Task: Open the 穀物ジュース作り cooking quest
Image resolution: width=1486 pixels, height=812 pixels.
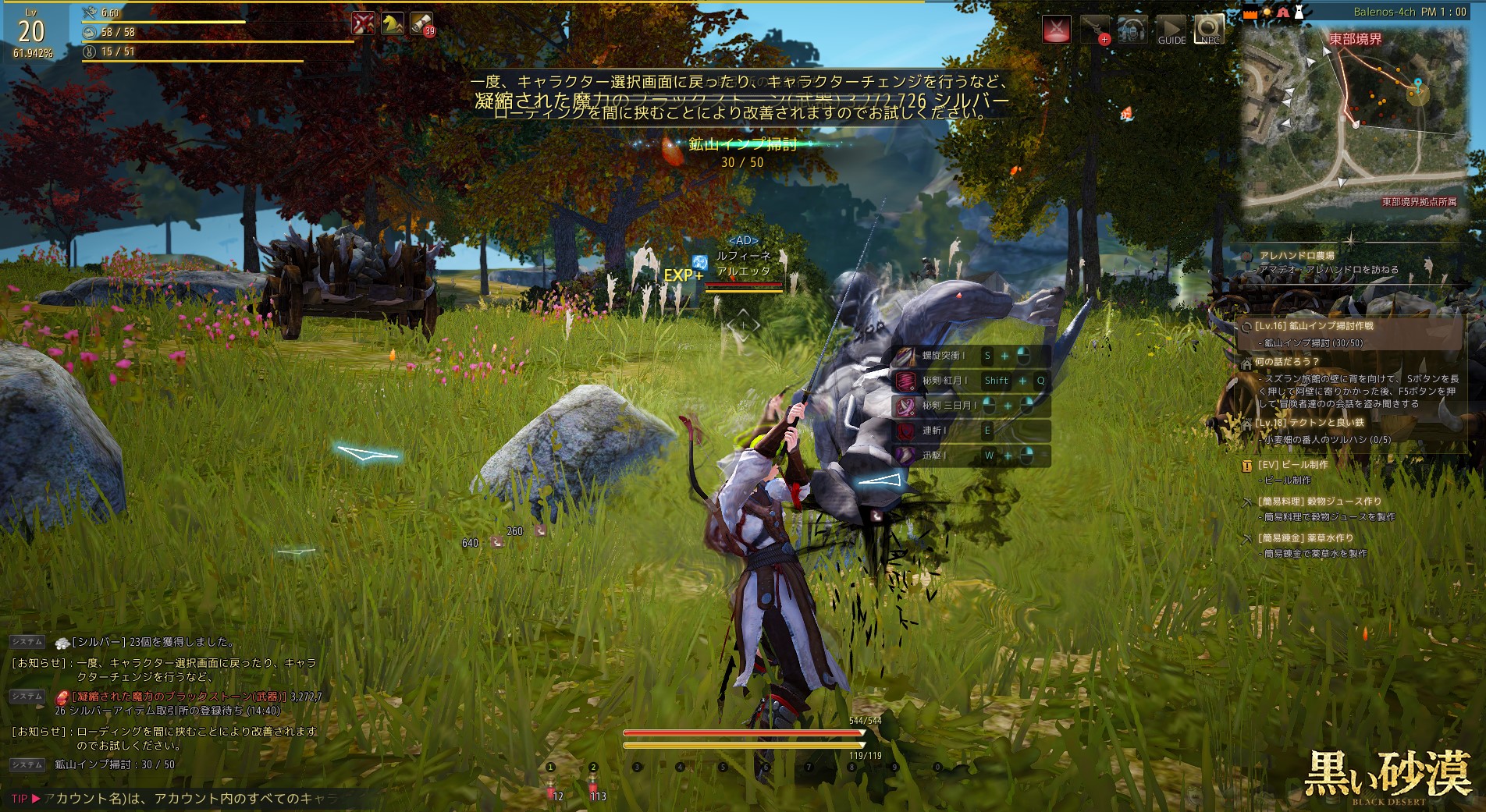Action: pyautogui.click(x=1319, y=501)
